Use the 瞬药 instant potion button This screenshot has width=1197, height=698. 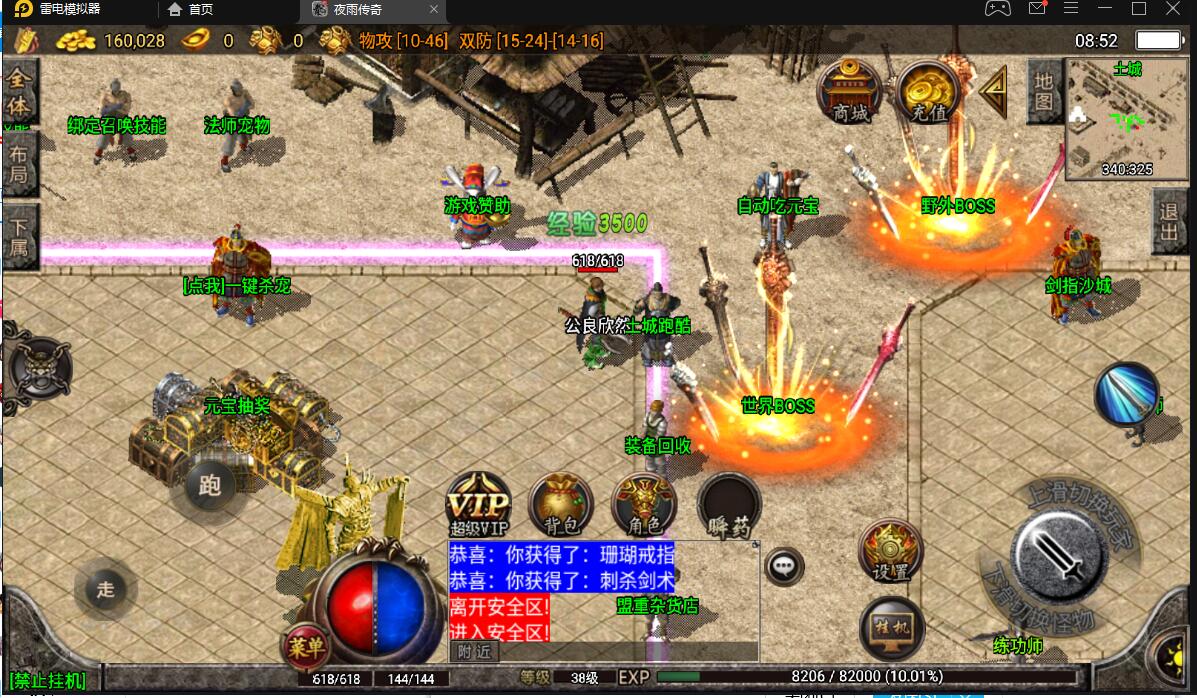[x=729, y=504]
